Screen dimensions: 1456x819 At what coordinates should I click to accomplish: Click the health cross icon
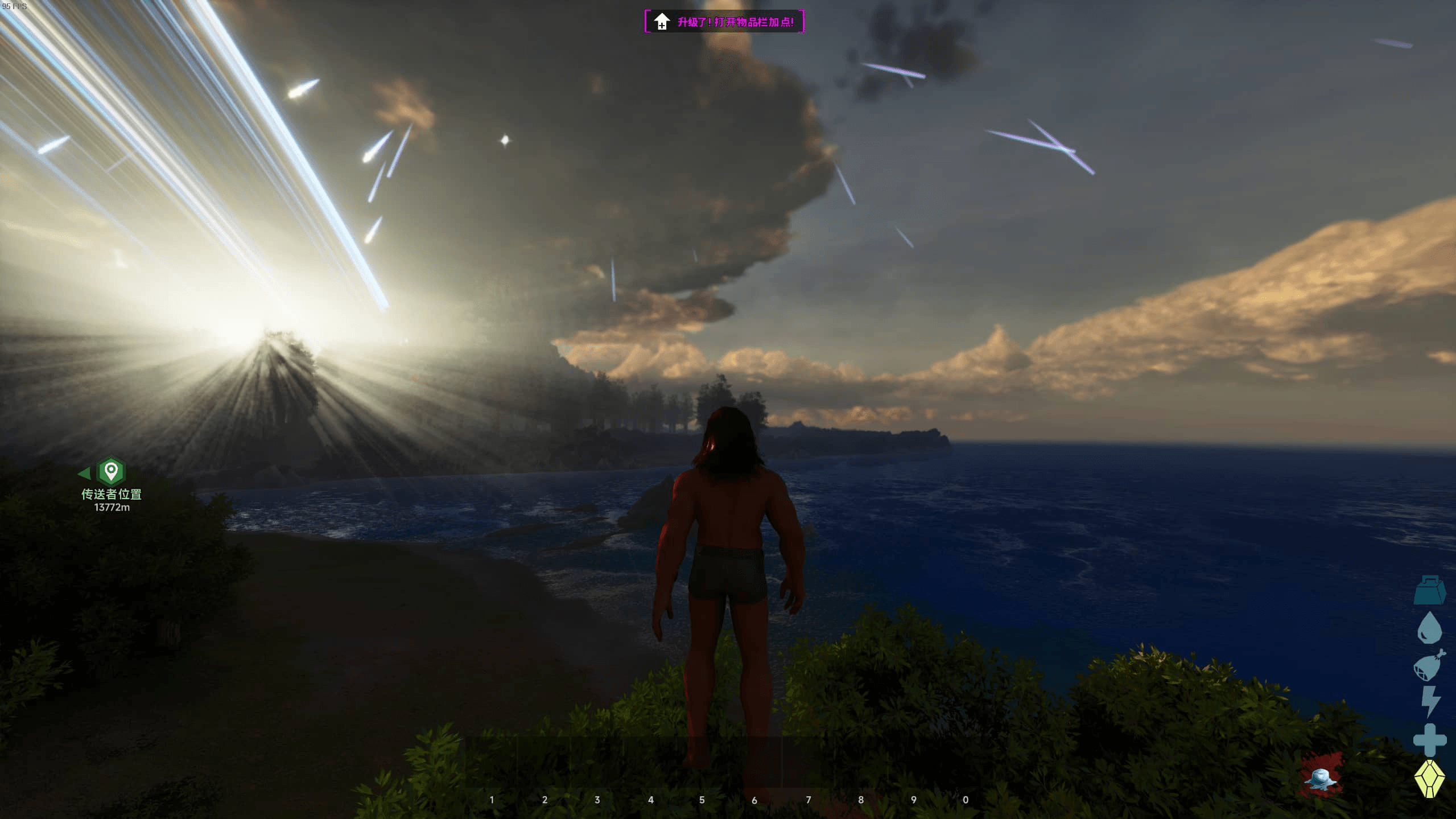click(1429, 740)
